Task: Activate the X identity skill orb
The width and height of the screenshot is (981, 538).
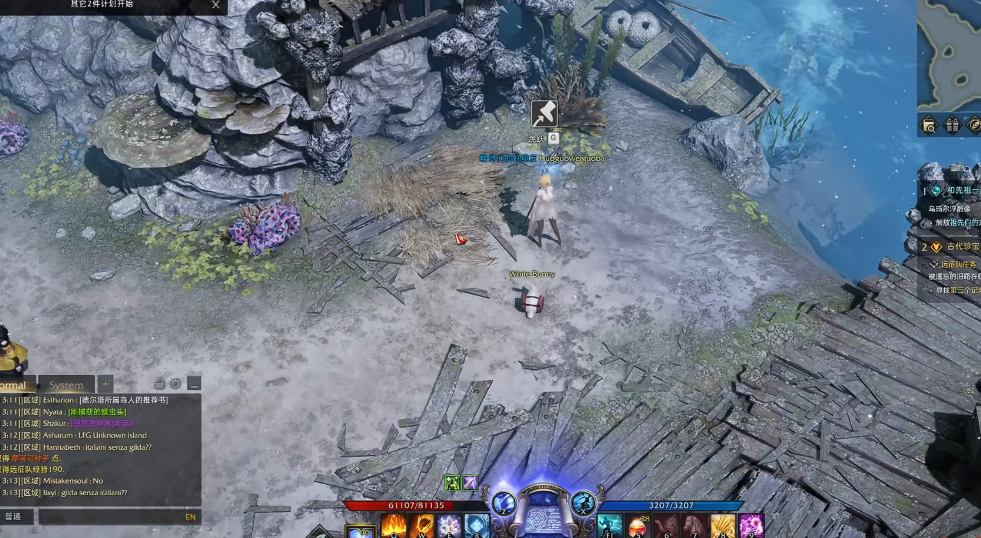Action: click(584, 503)
